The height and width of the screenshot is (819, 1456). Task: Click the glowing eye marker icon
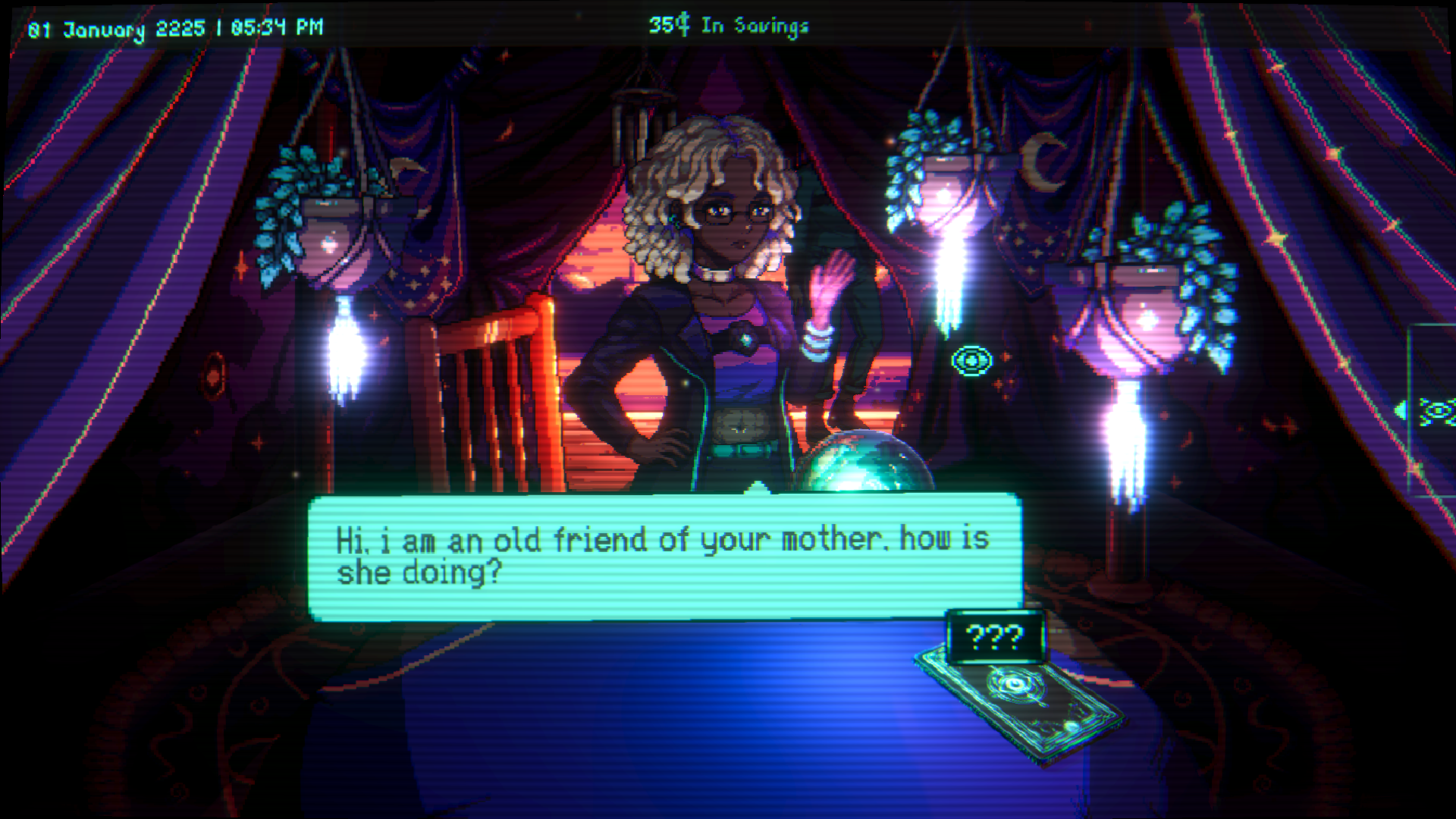(x=971, y=361)
